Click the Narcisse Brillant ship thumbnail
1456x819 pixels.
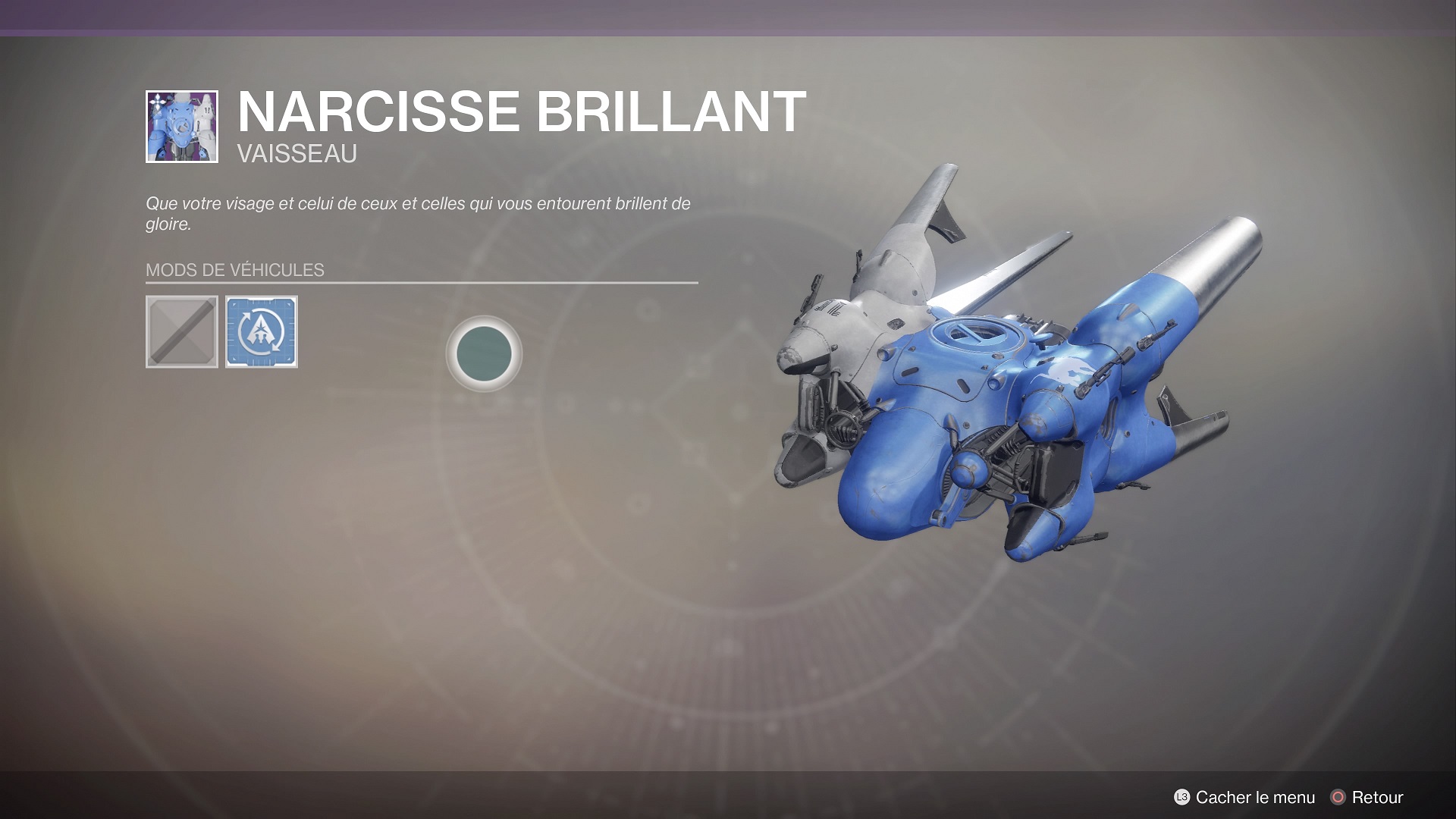(x=182, y=127)
